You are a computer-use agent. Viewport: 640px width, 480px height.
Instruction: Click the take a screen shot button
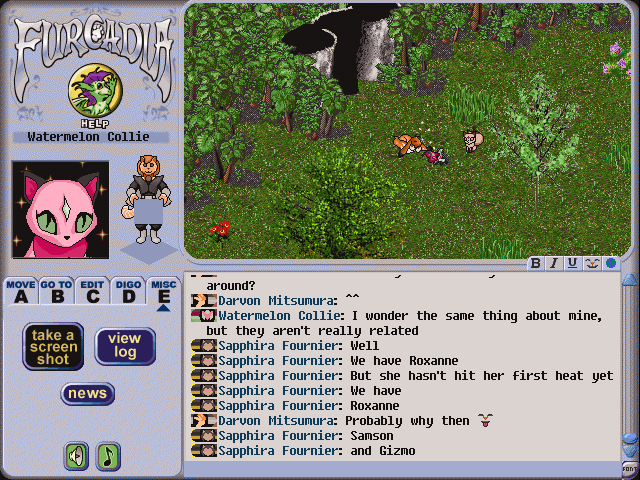[x=53, y=346]
